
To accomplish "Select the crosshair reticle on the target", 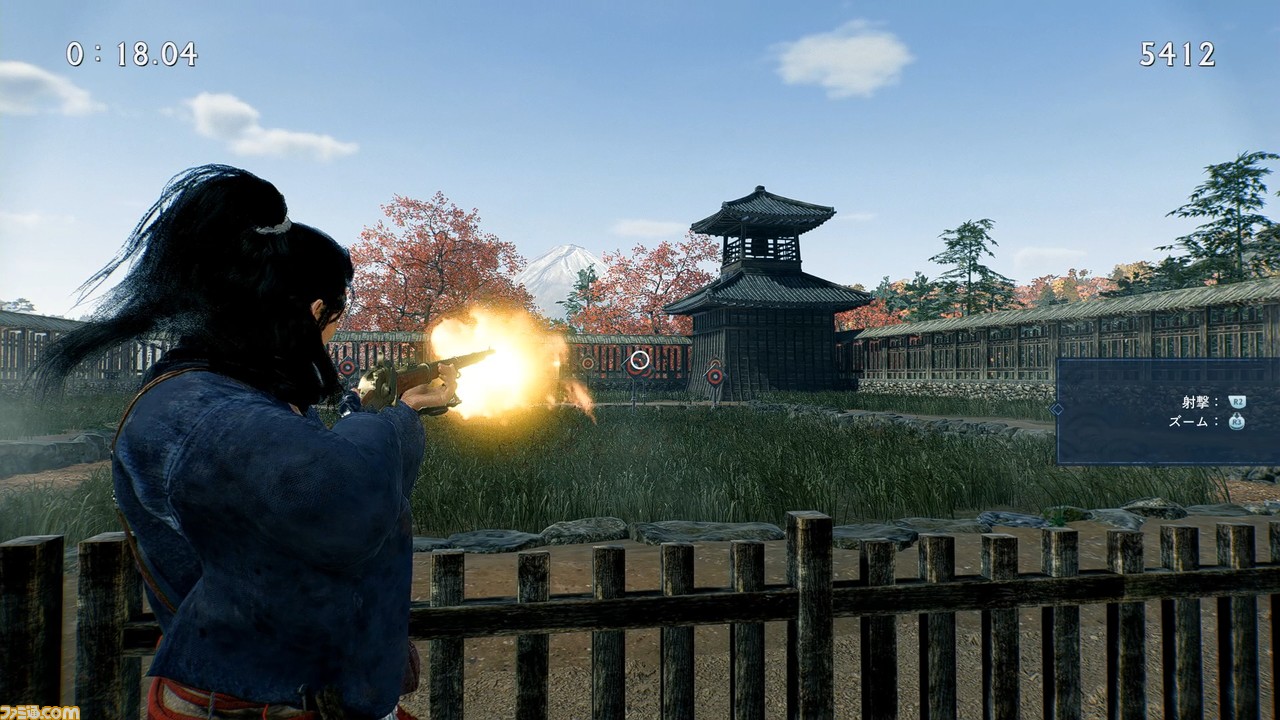I will tap(639, 360).
